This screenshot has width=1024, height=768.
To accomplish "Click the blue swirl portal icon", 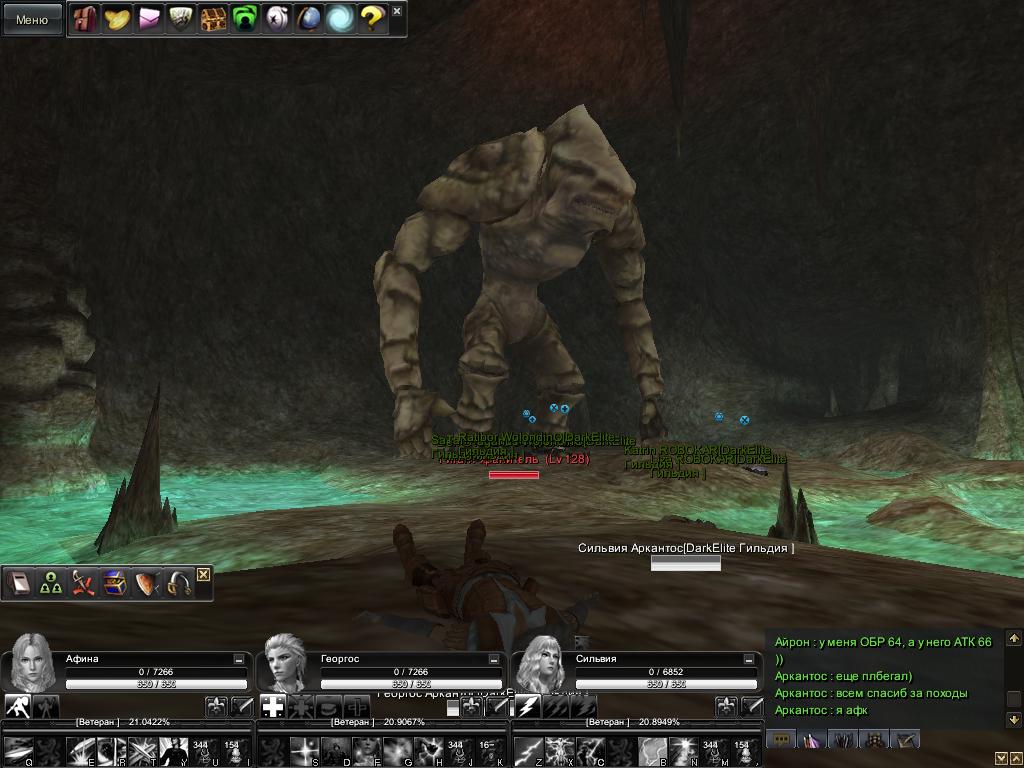I will (341, 19).
